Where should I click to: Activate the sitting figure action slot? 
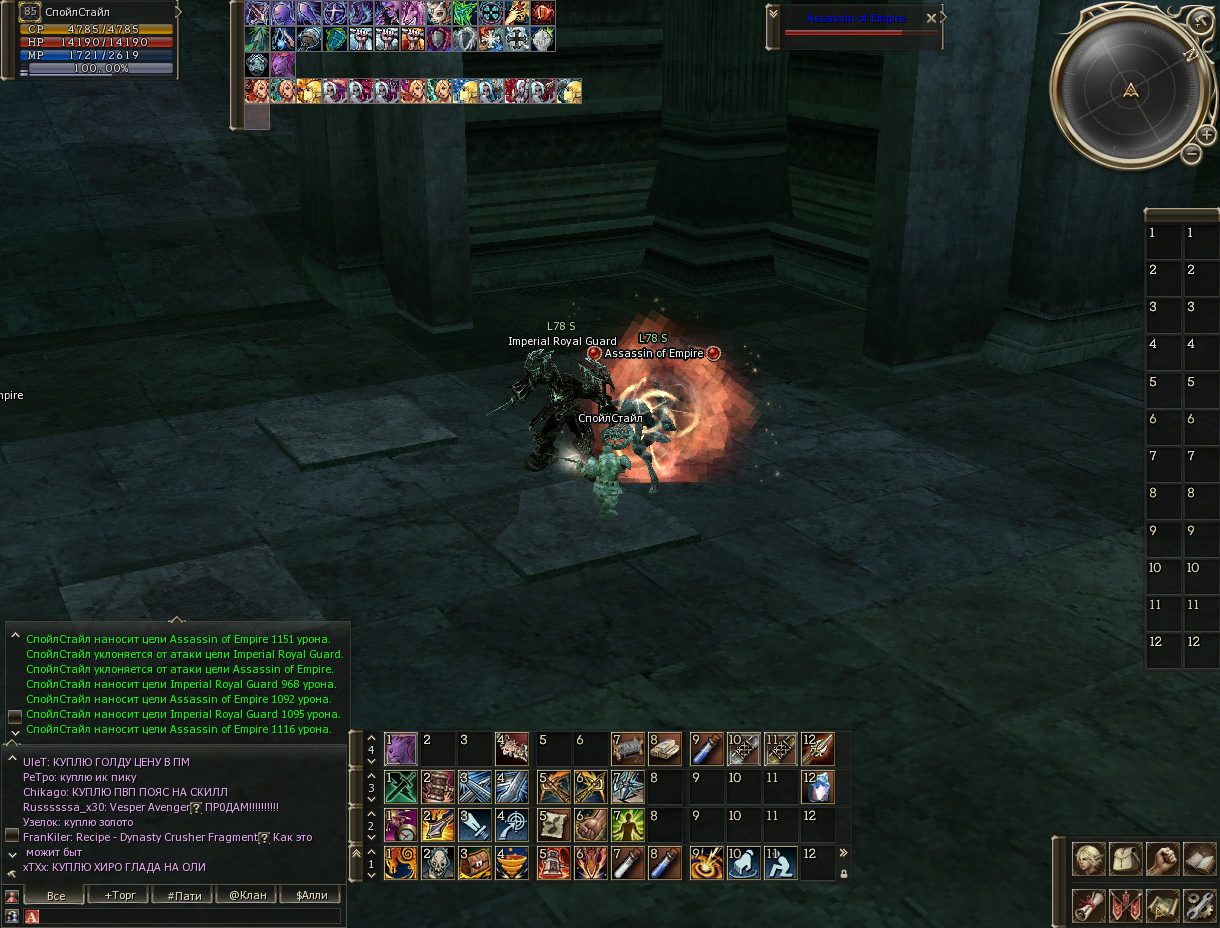[x=780, y=862]
